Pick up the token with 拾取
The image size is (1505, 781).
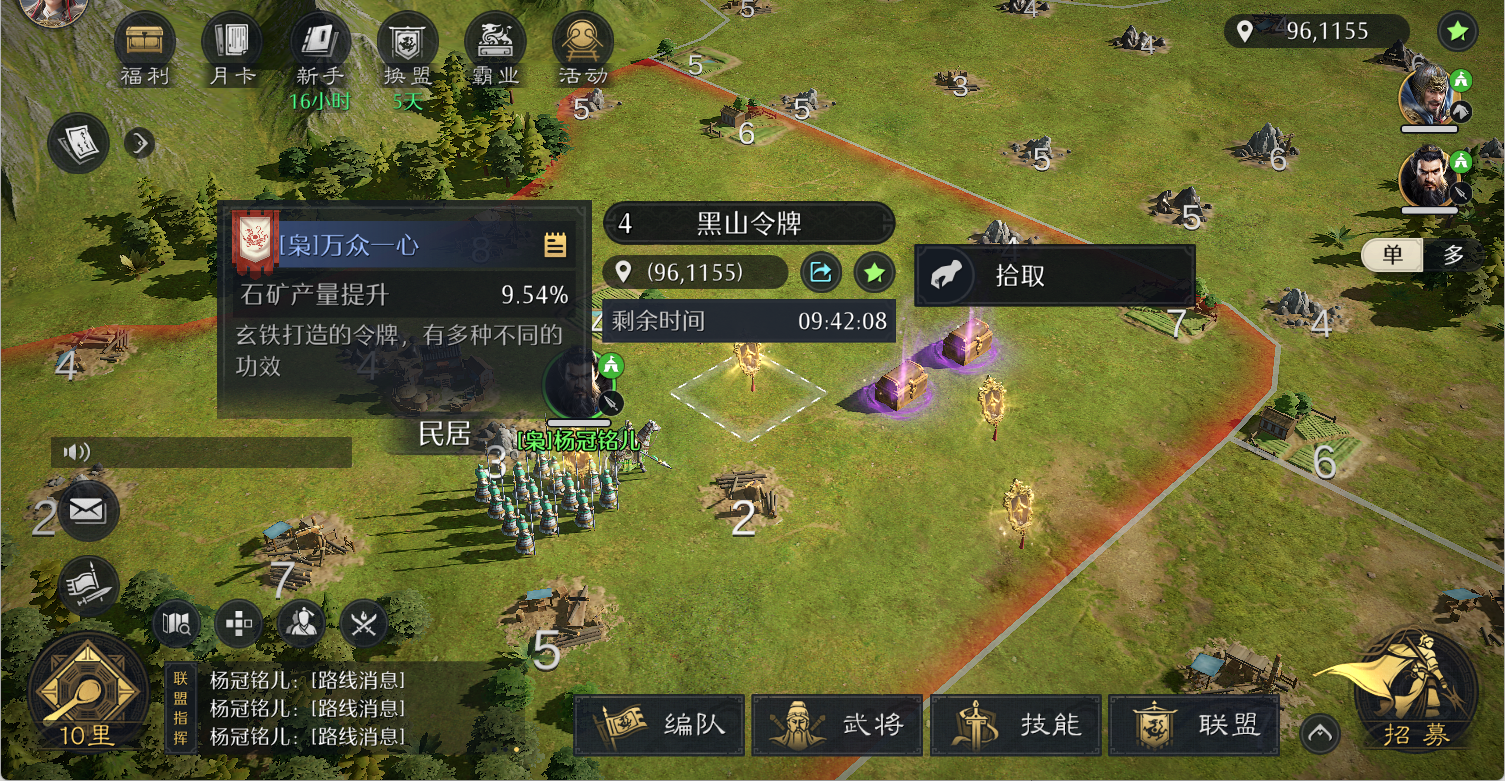tap(1054, 276)
